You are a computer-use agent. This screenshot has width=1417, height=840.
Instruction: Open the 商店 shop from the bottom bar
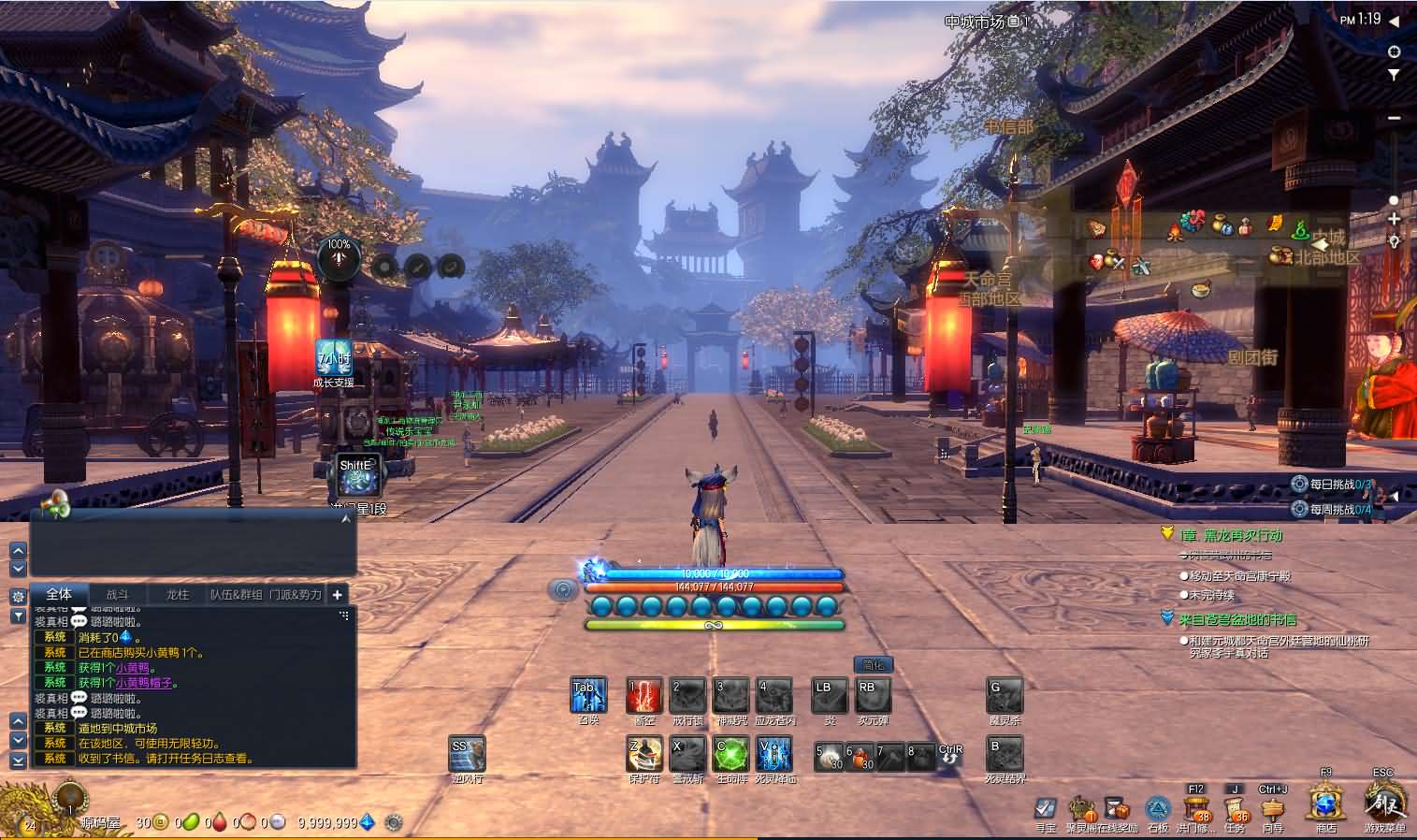(1324, 806)
